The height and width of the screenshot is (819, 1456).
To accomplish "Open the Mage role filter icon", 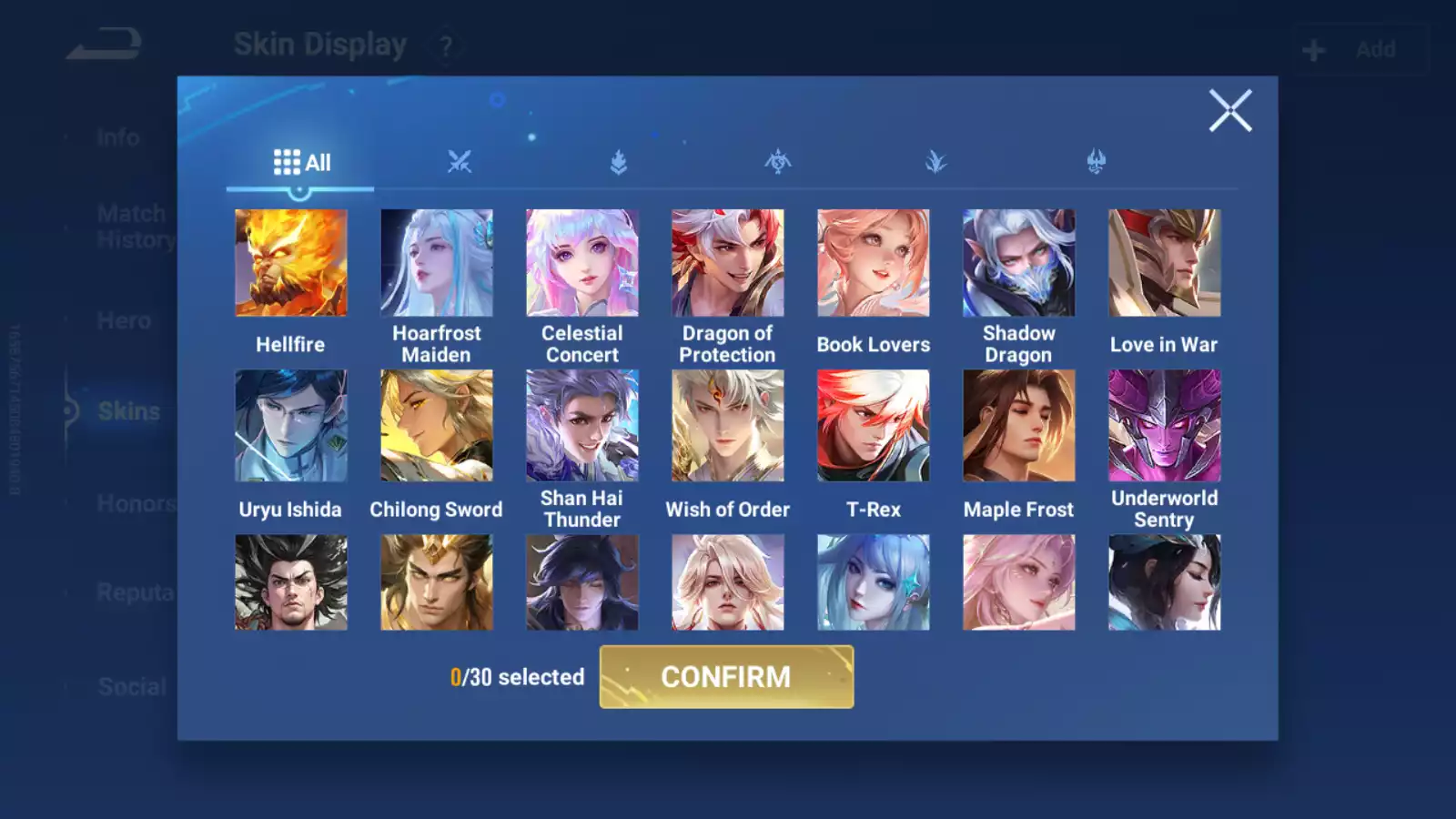I will coord(777,160).
